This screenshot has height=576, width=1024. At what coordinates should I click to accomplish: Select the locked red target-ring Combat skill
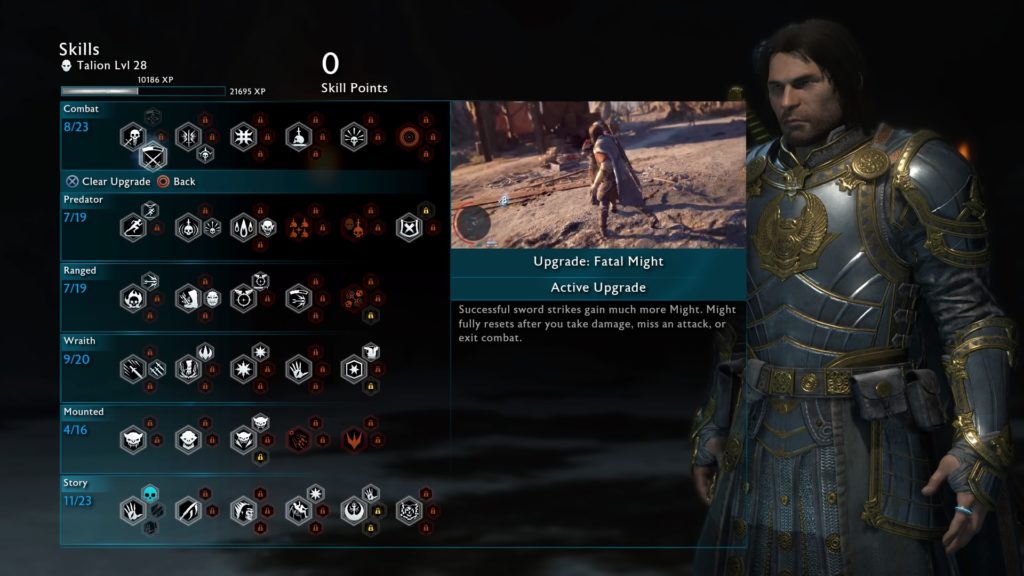coord(409,136)
